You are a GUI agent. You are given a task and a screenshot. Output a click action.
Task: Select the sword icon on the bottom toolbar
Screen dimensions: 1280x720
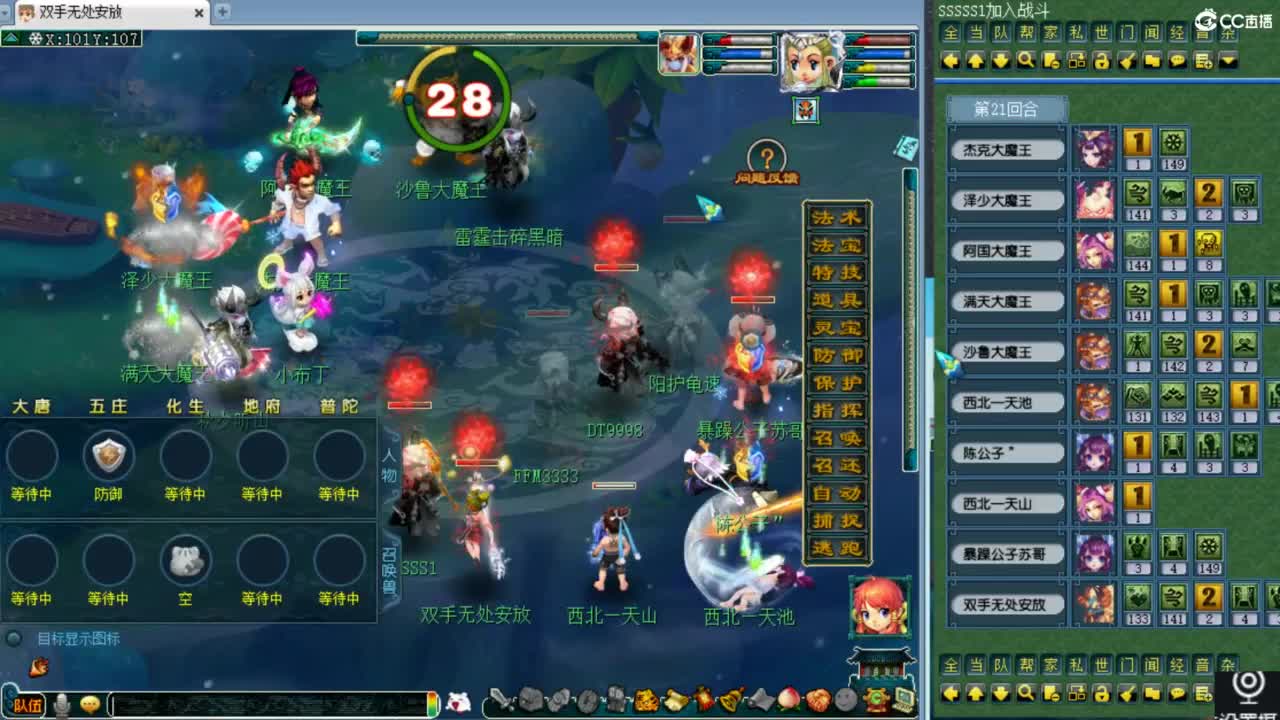click(502, 701)
